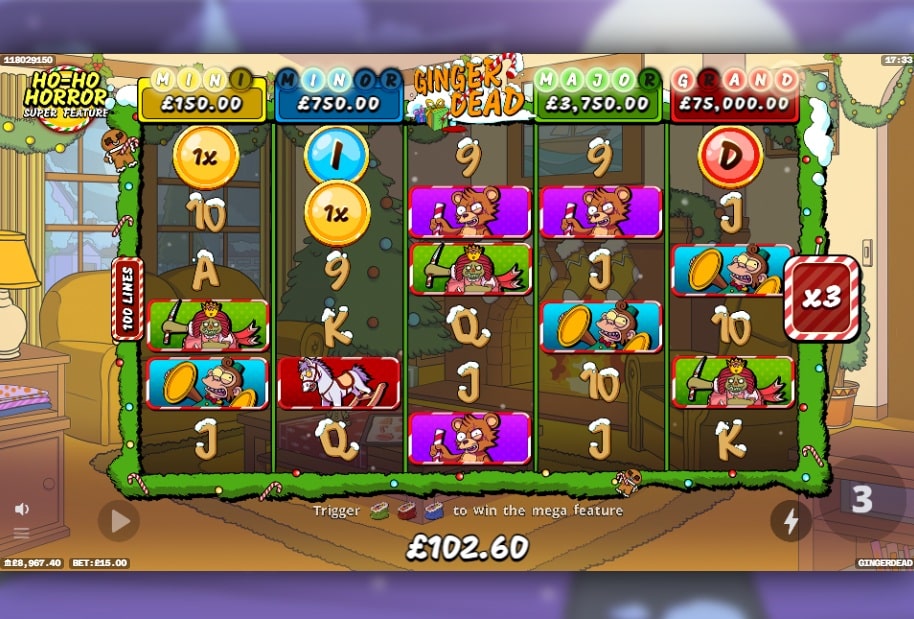914x619 pixels.
Task: Toggle the sound speaker icon
Action: pyautogui.click(x=21, y=509)
